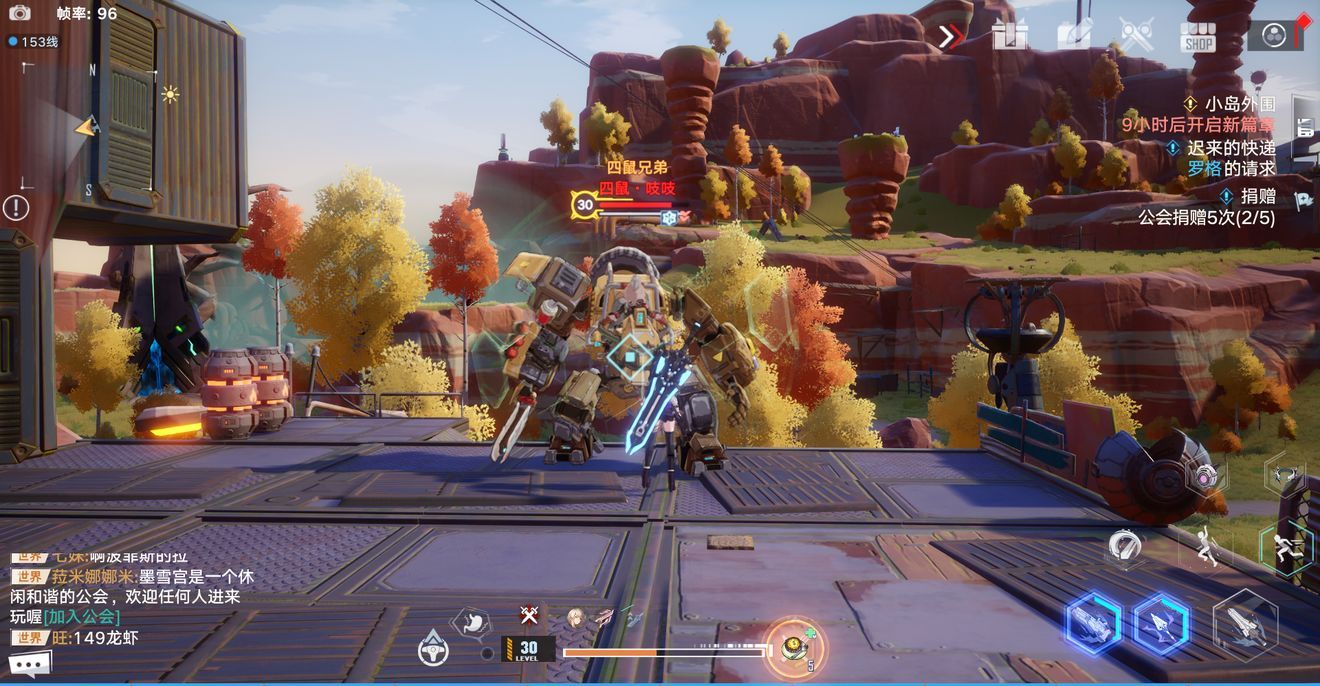This screenshot has width=1320, height=686.
Task: Open the menu button with red notification marker
Action: [1275, 36]
